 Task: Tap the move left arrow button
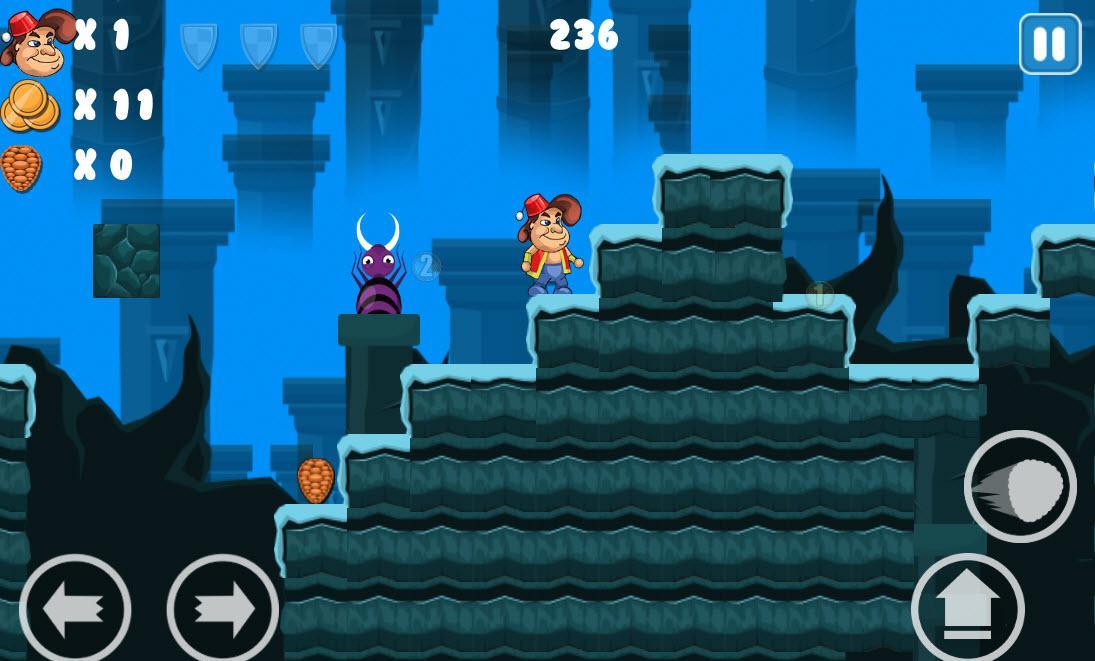pos(75,609)
